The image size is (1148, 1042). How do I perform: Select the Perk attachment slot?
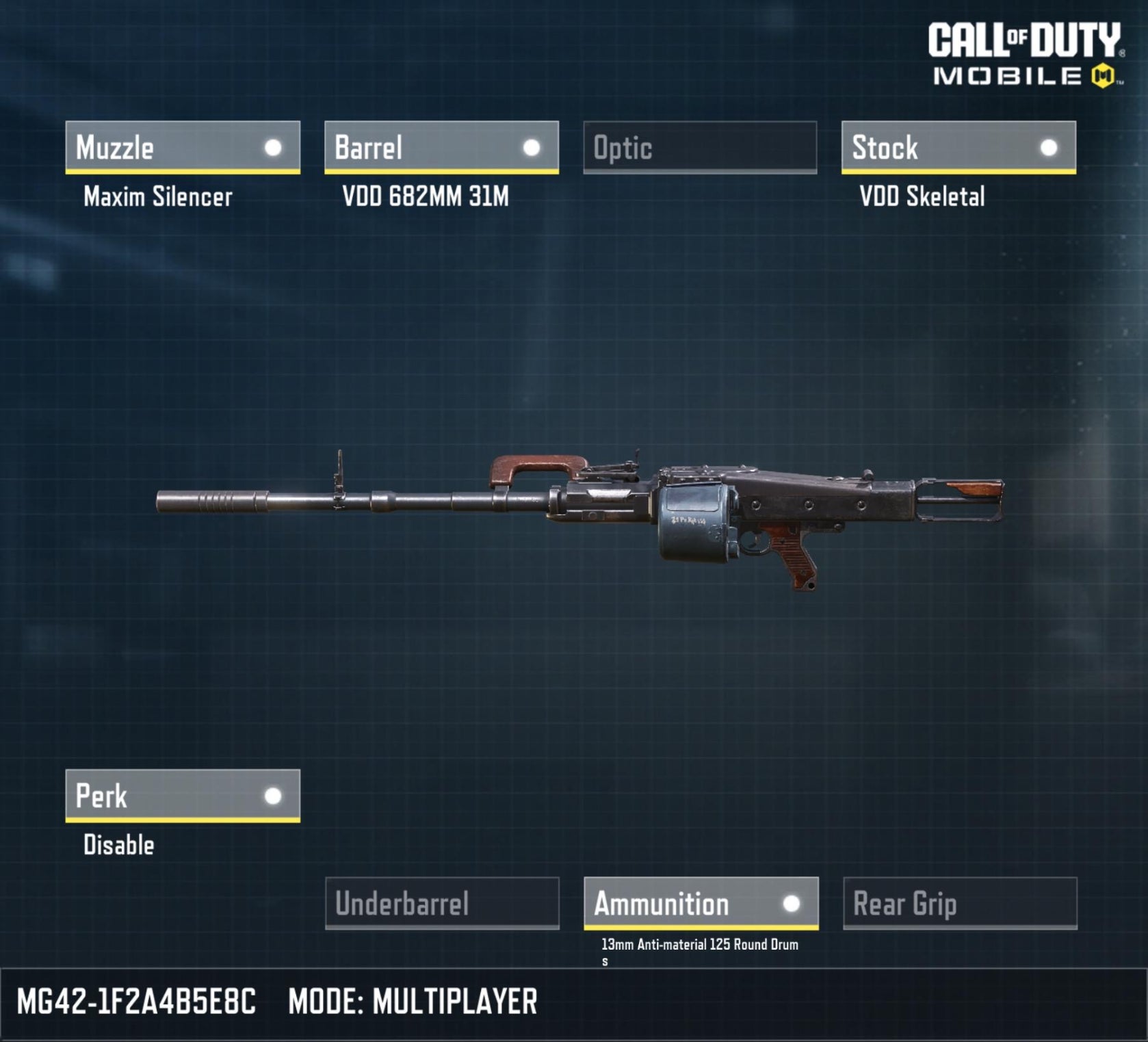[x=183, y=795]
